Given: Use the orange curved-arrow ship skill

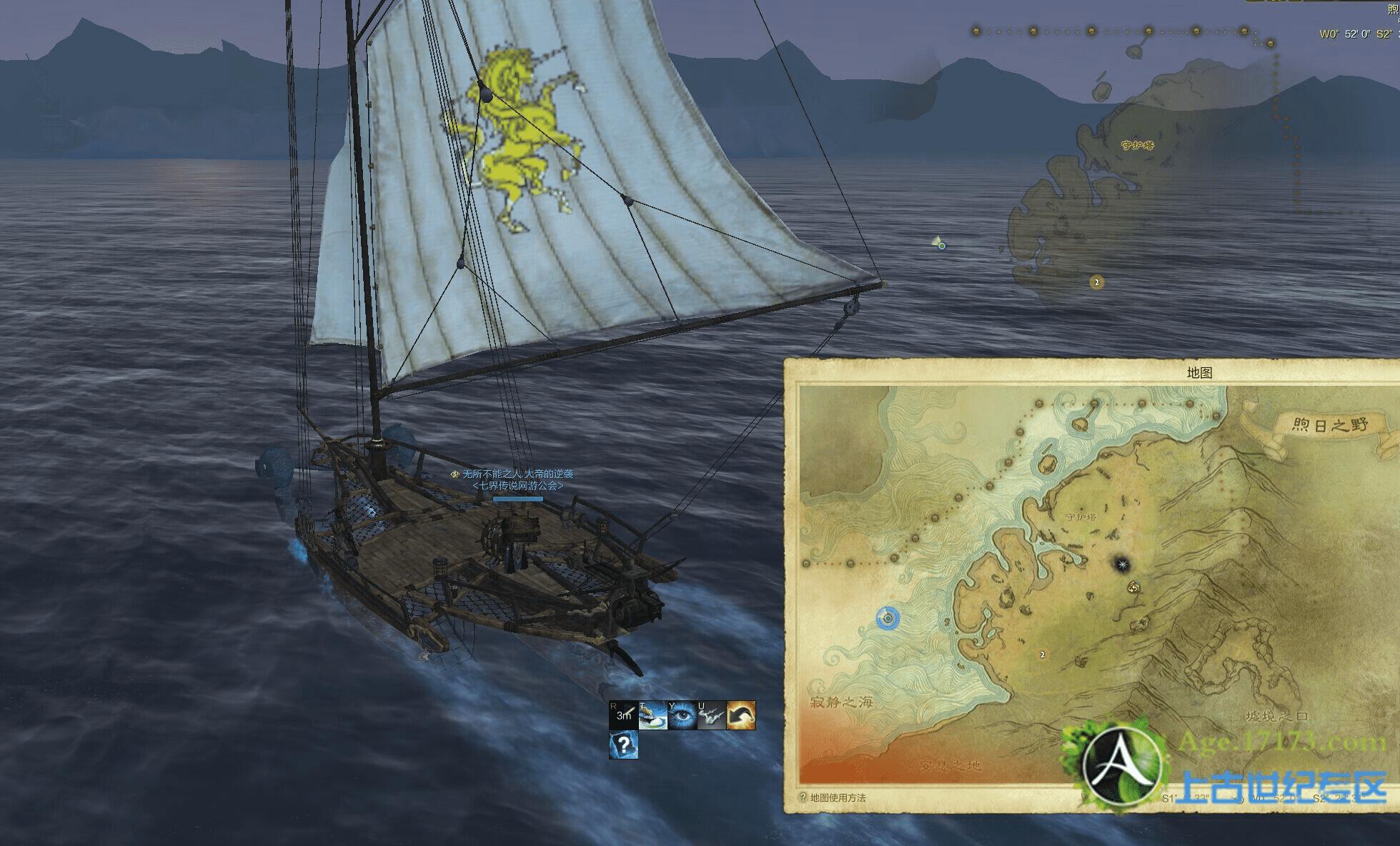Looking at the screenshot, I should pyautogui.click(x=741, y=715).
